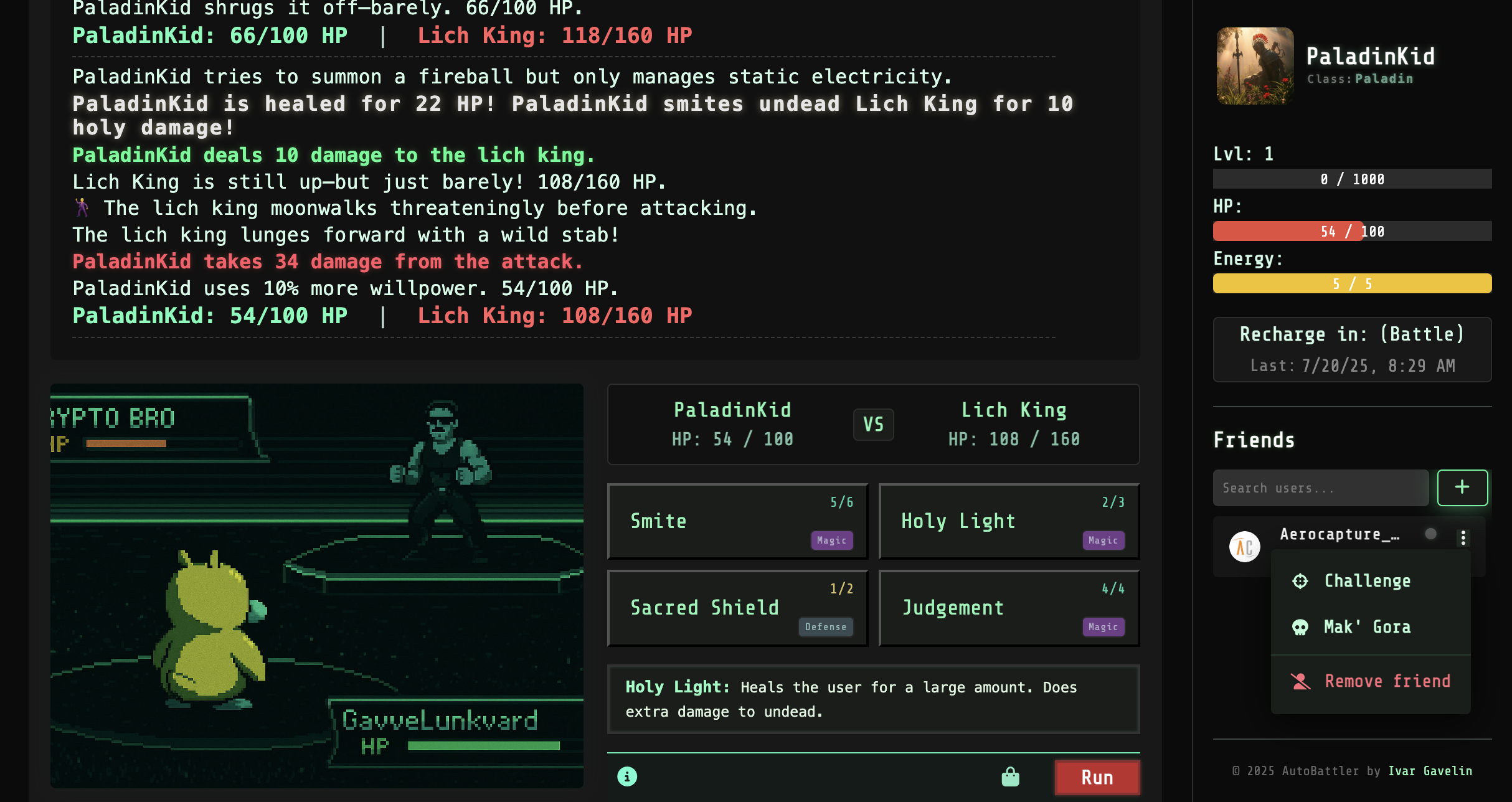Open the battle info icon

coord(627,776)
